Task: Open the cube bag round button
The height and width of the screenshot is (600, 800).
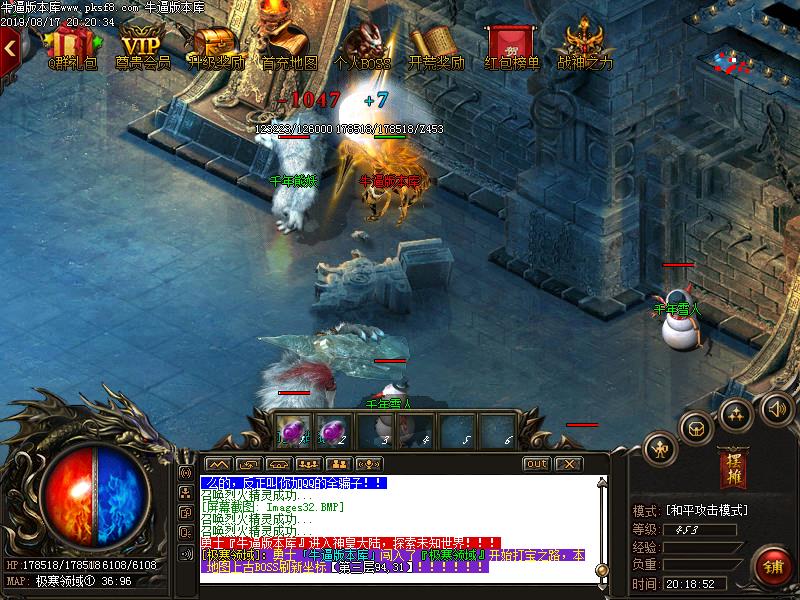Action: [695, 427]
